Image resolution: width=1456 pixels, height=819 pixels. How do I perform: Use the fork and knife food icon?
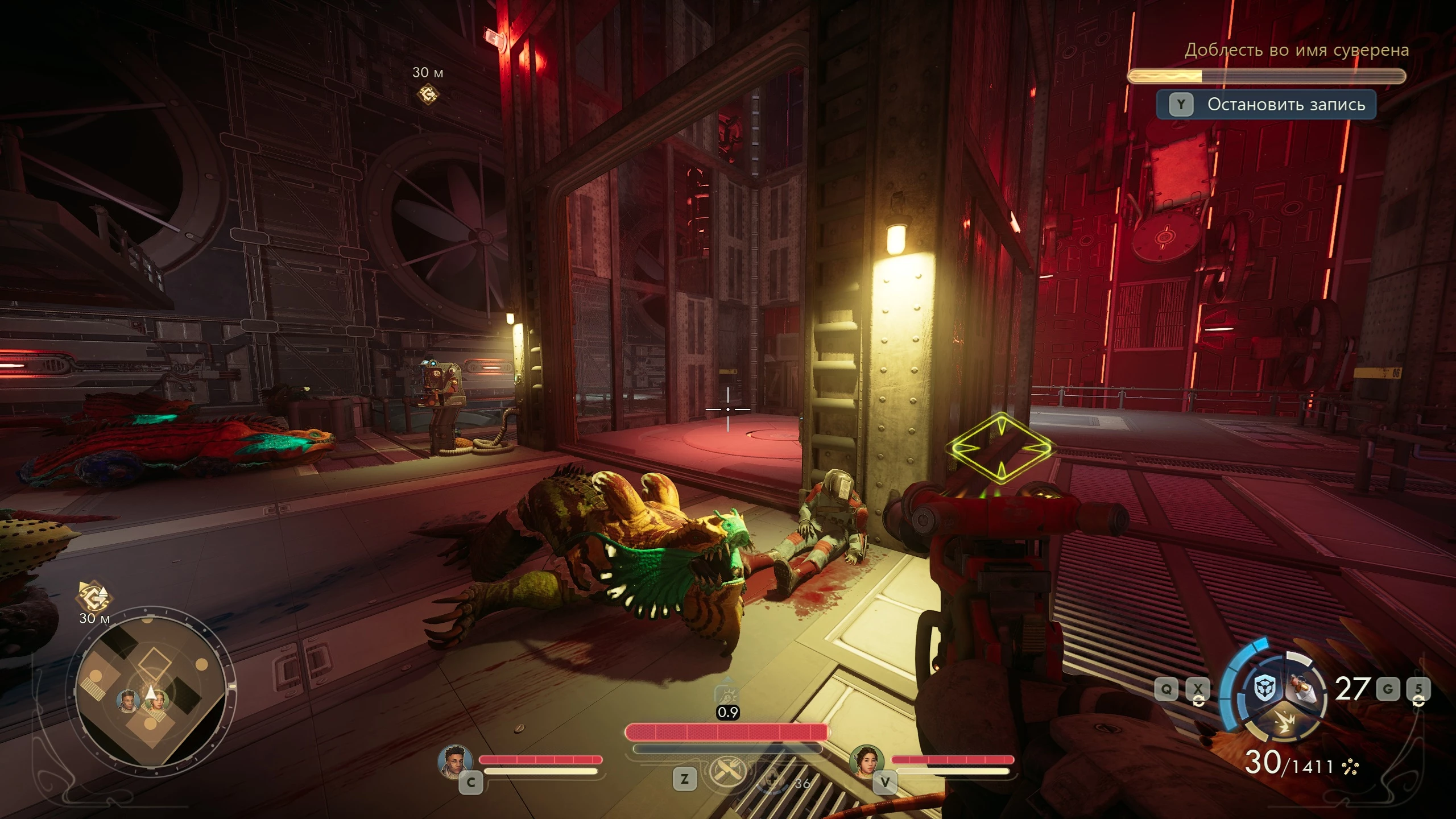(x=726, y=772)
